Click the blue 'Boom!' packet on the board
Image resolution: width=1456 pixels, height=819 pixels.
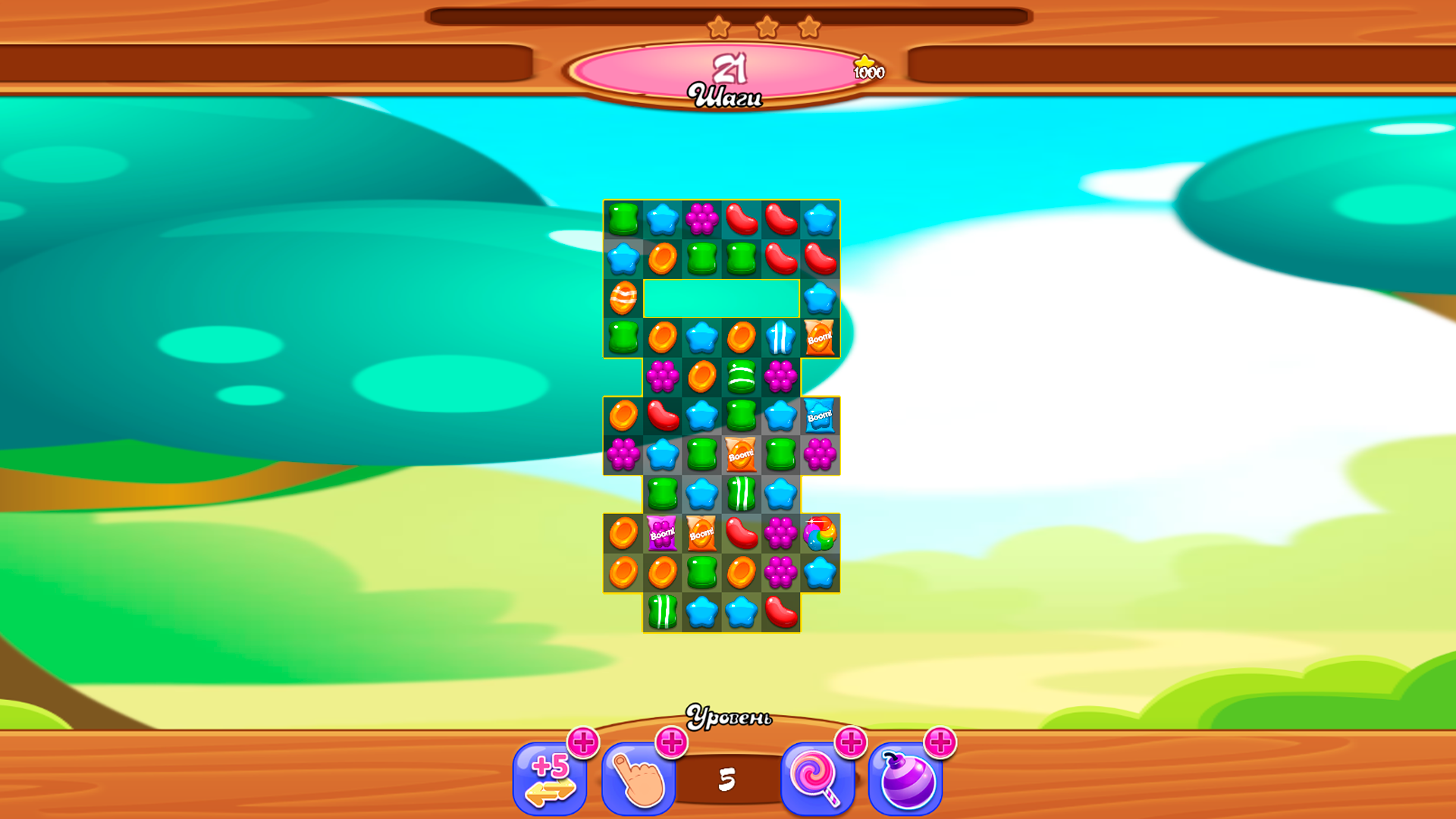(x=820, y=415)
